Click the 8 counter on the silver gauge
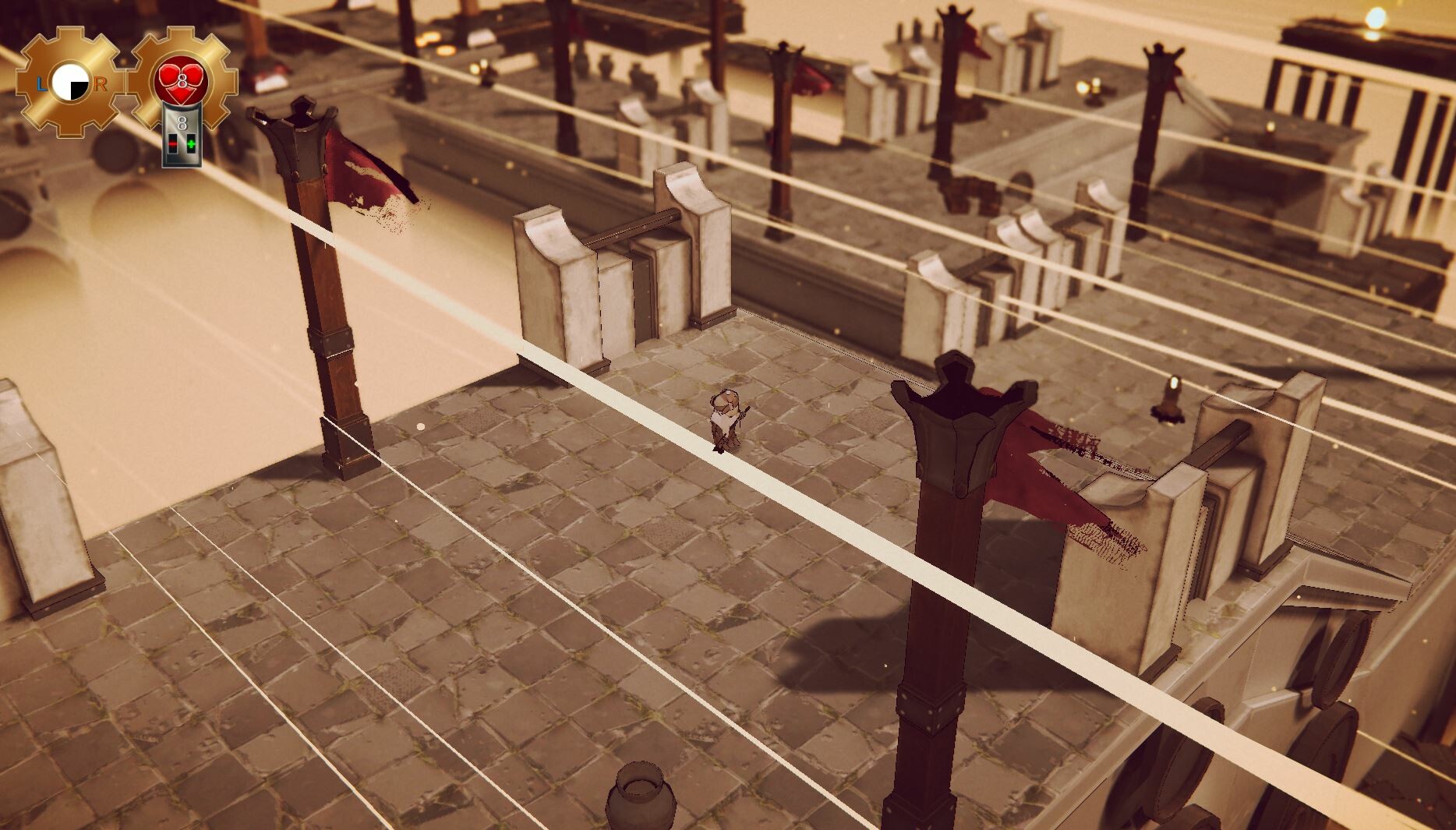 182,122
